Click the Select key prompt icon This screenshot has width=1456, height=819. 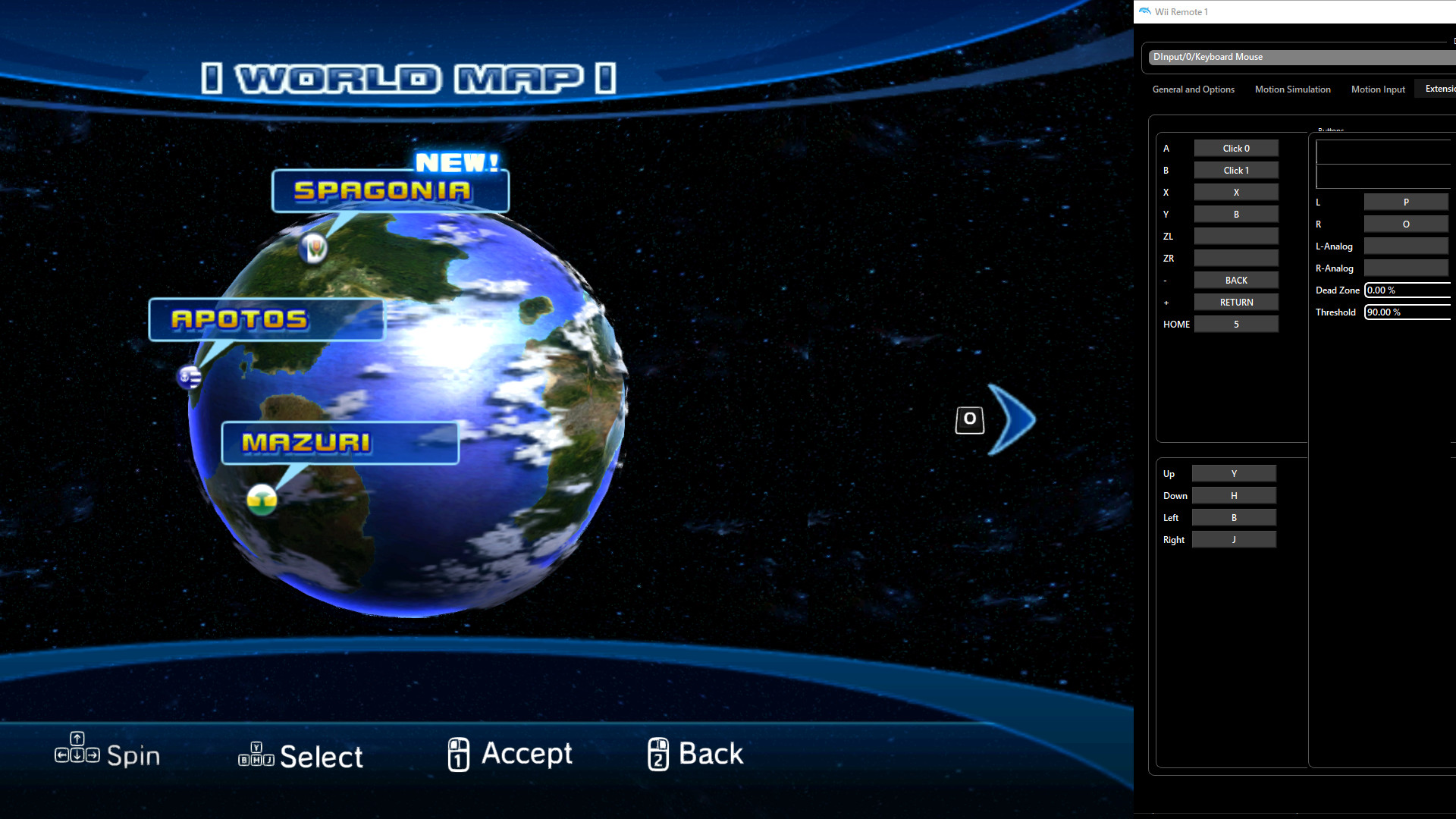[256, 755]
